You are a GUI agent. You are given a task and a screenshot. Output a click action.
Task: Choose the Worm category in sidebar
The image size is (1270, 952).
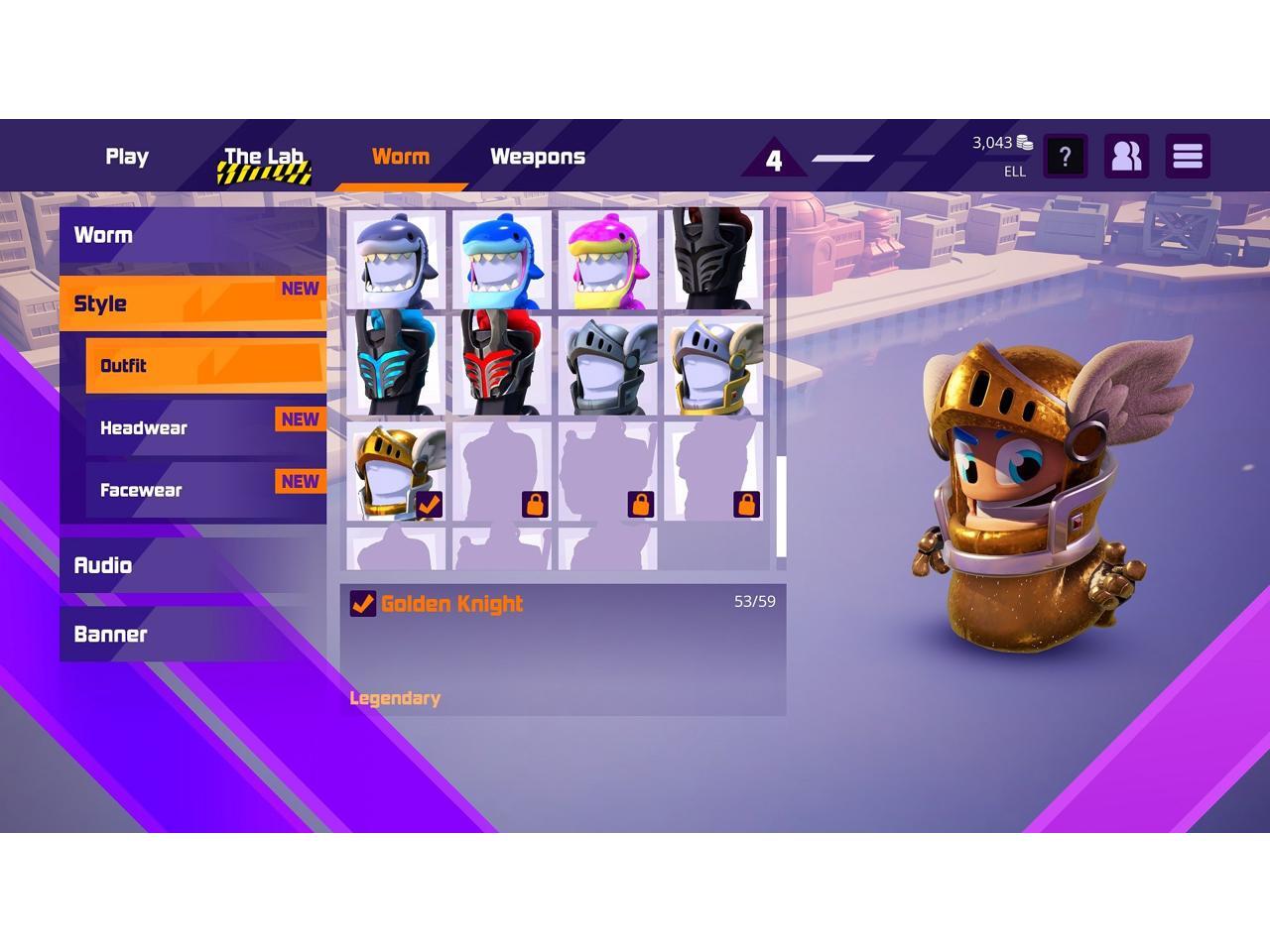[192, 235]
